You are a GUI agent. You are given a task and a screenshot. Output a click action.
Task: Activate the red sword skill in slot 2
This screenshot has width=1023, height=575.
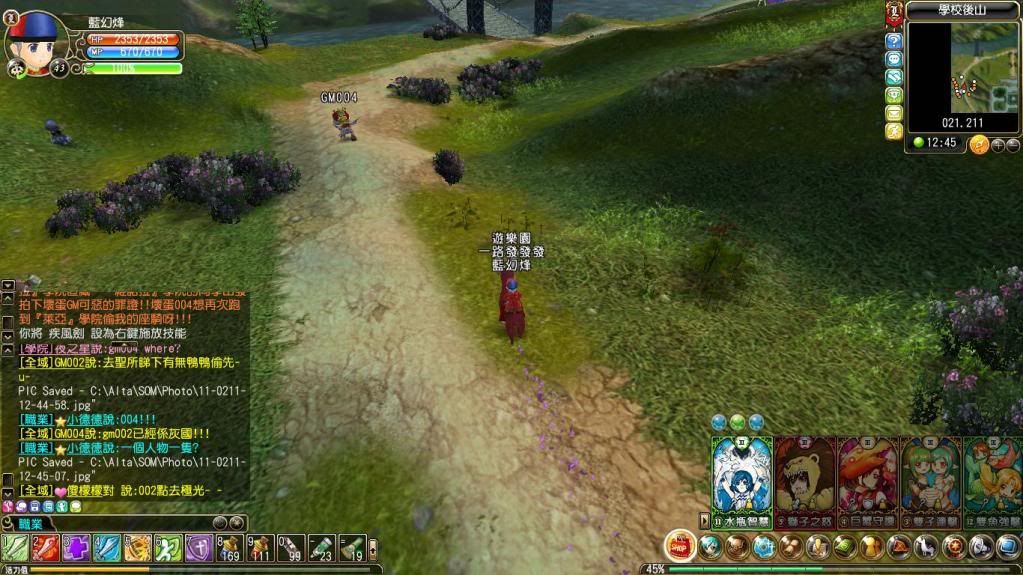(46, 547)
